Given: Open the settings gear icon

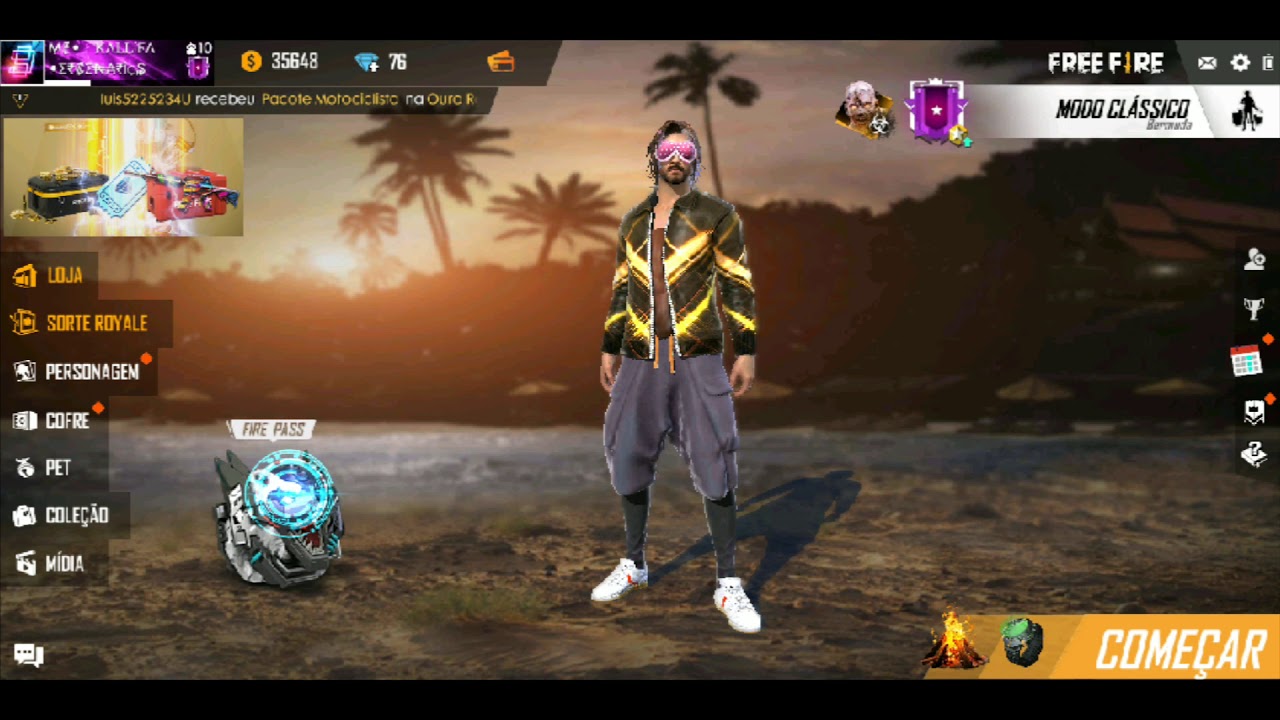Looking at the screenshot, I should tap(1239, 63).
